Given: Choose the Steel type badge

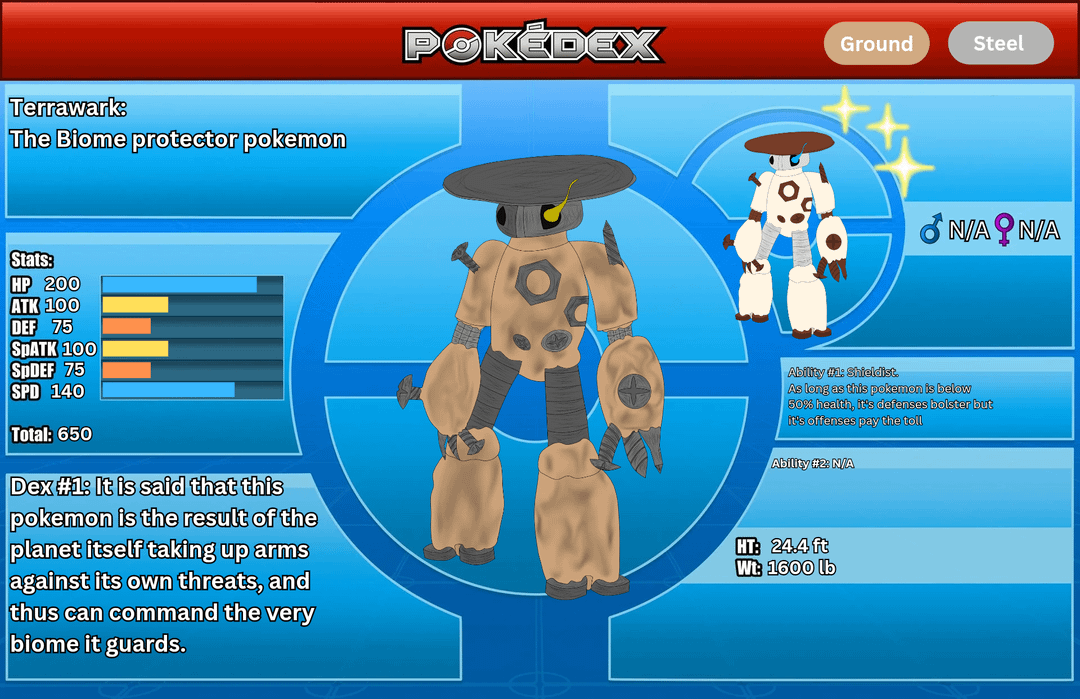Looking at the screenshot, I should click(1000, 43).
